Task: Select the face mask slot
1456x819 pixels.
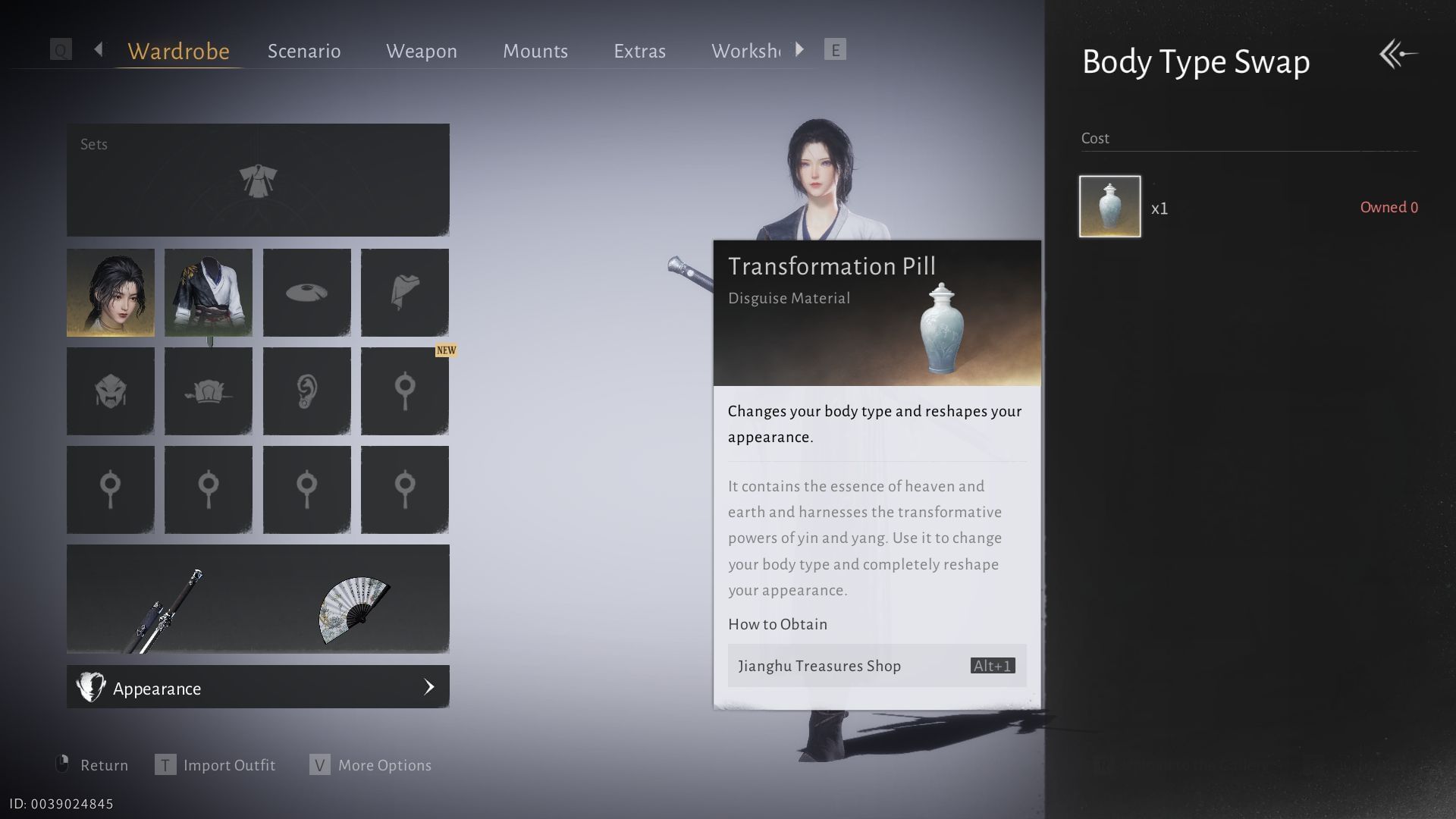Action: pos(110,391)
